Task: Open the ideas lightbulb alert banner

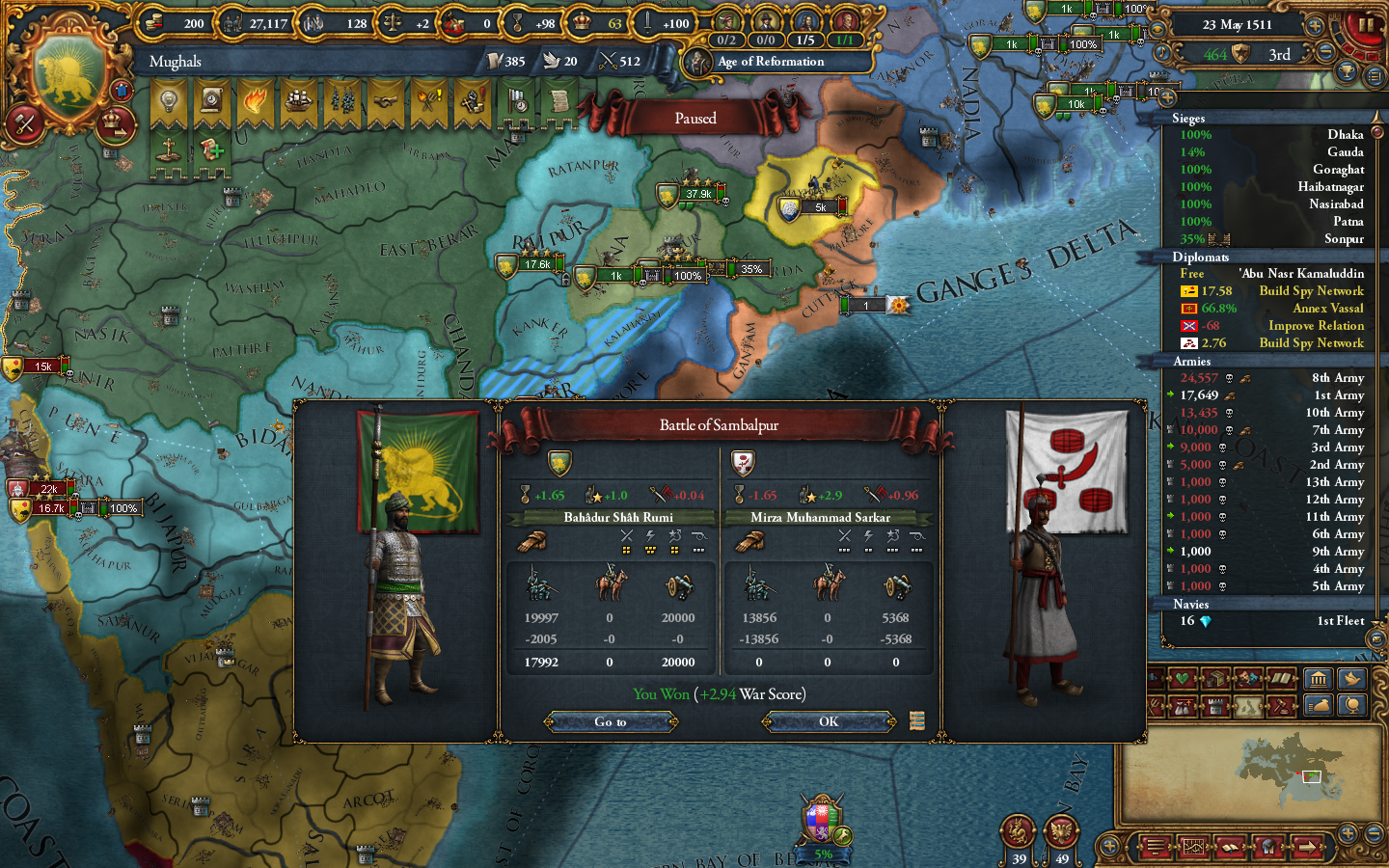Action: click(x=168, y=99)
